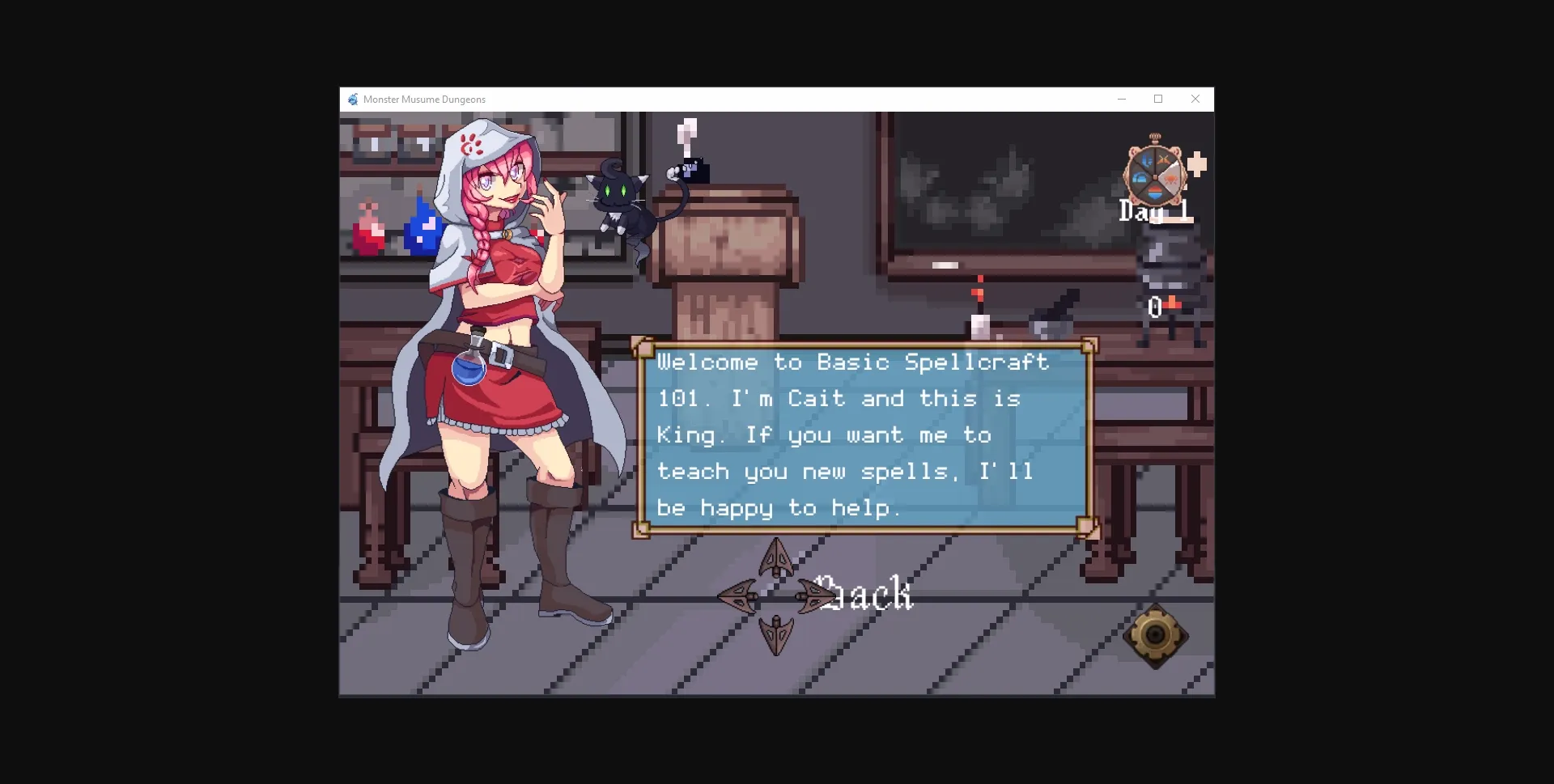Click the game icon in the title bar
1554x784 pixels.
(x=352, y=99)
